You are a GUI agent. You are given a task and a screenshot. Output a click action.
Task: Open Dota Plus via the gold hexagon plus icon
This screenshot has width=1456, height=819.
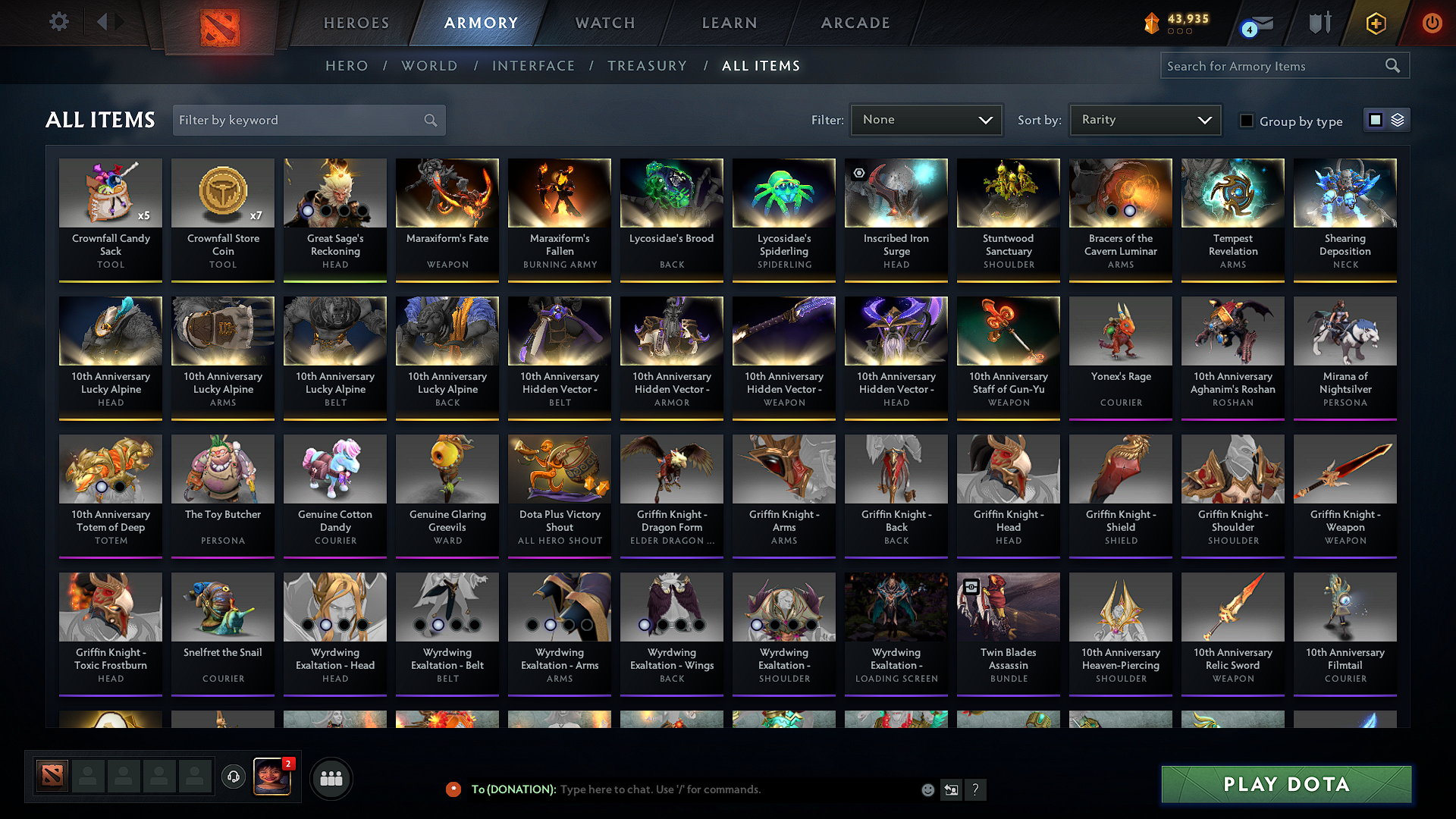[1376, 23]
